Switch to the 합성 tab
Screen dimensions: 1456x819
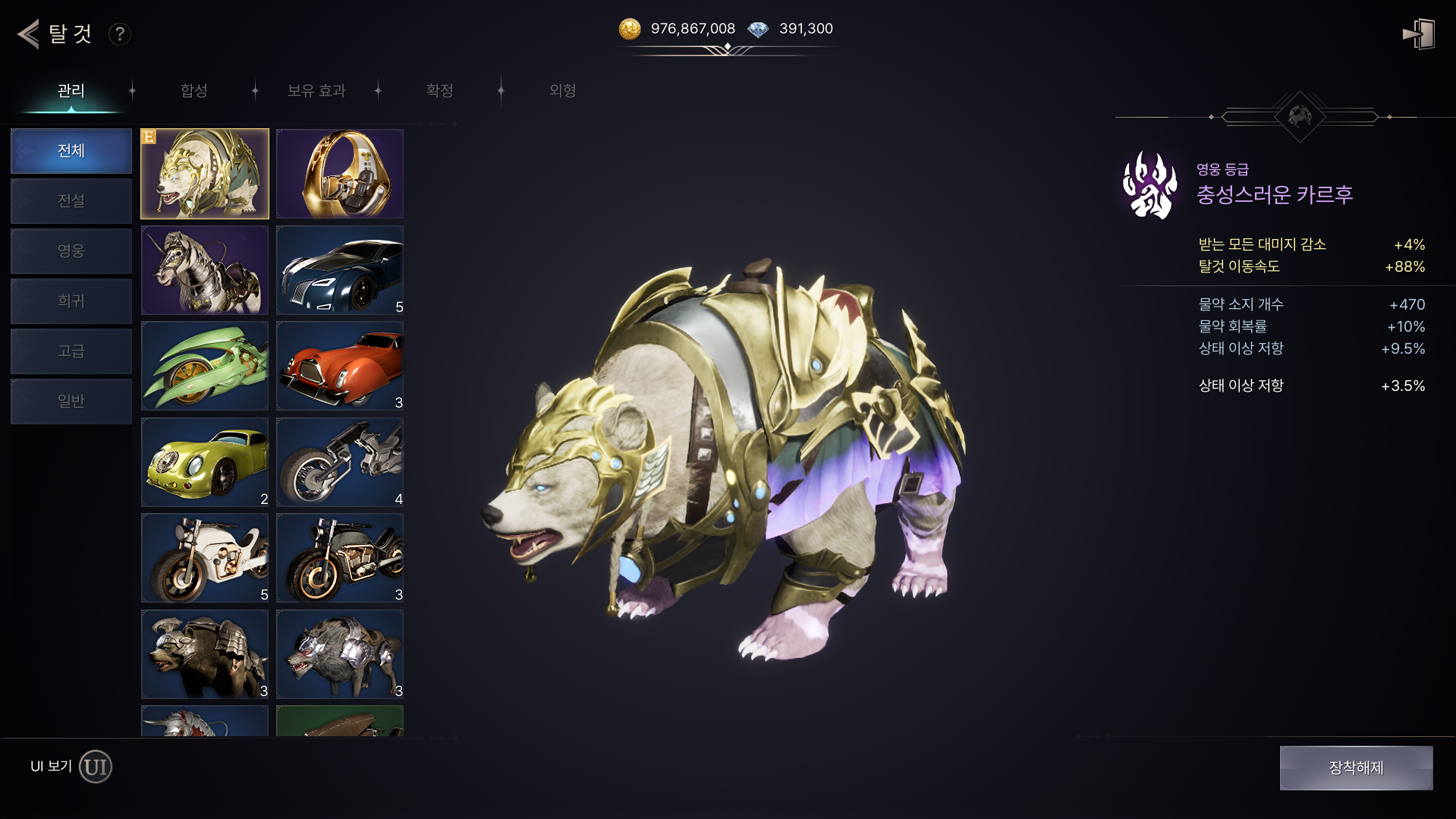pos(194,90)
